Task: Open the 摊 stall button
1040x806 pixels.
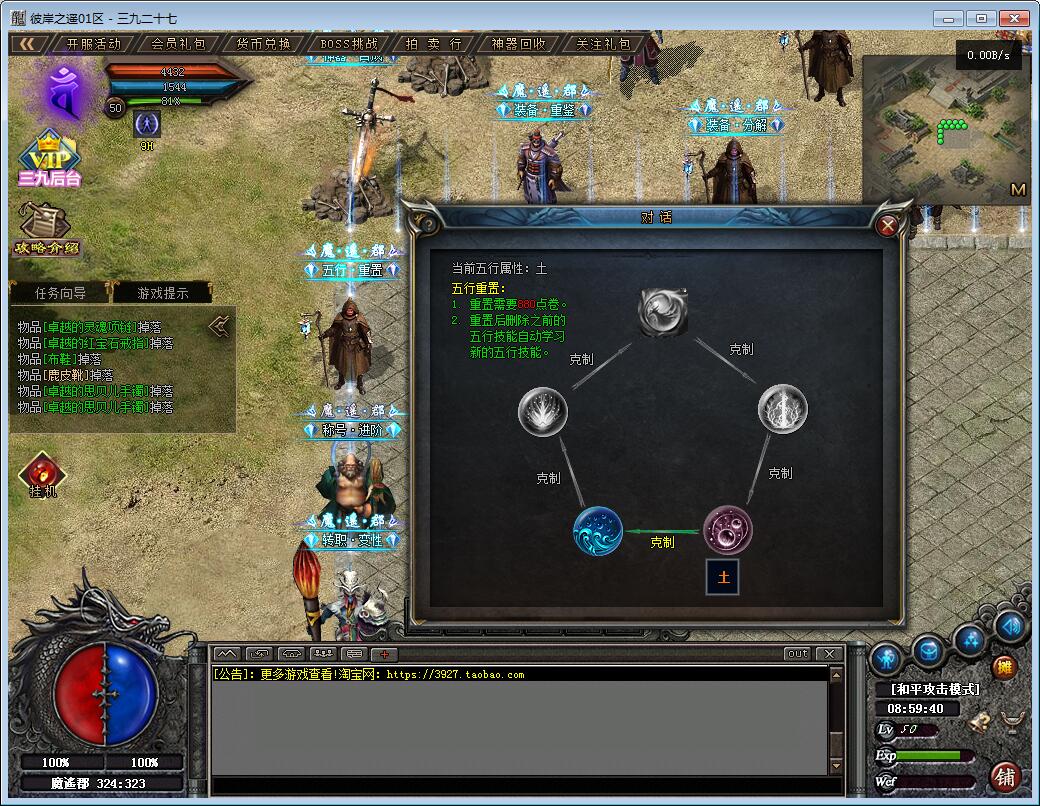Action: pyautogui.click(x=1005, y=668)
